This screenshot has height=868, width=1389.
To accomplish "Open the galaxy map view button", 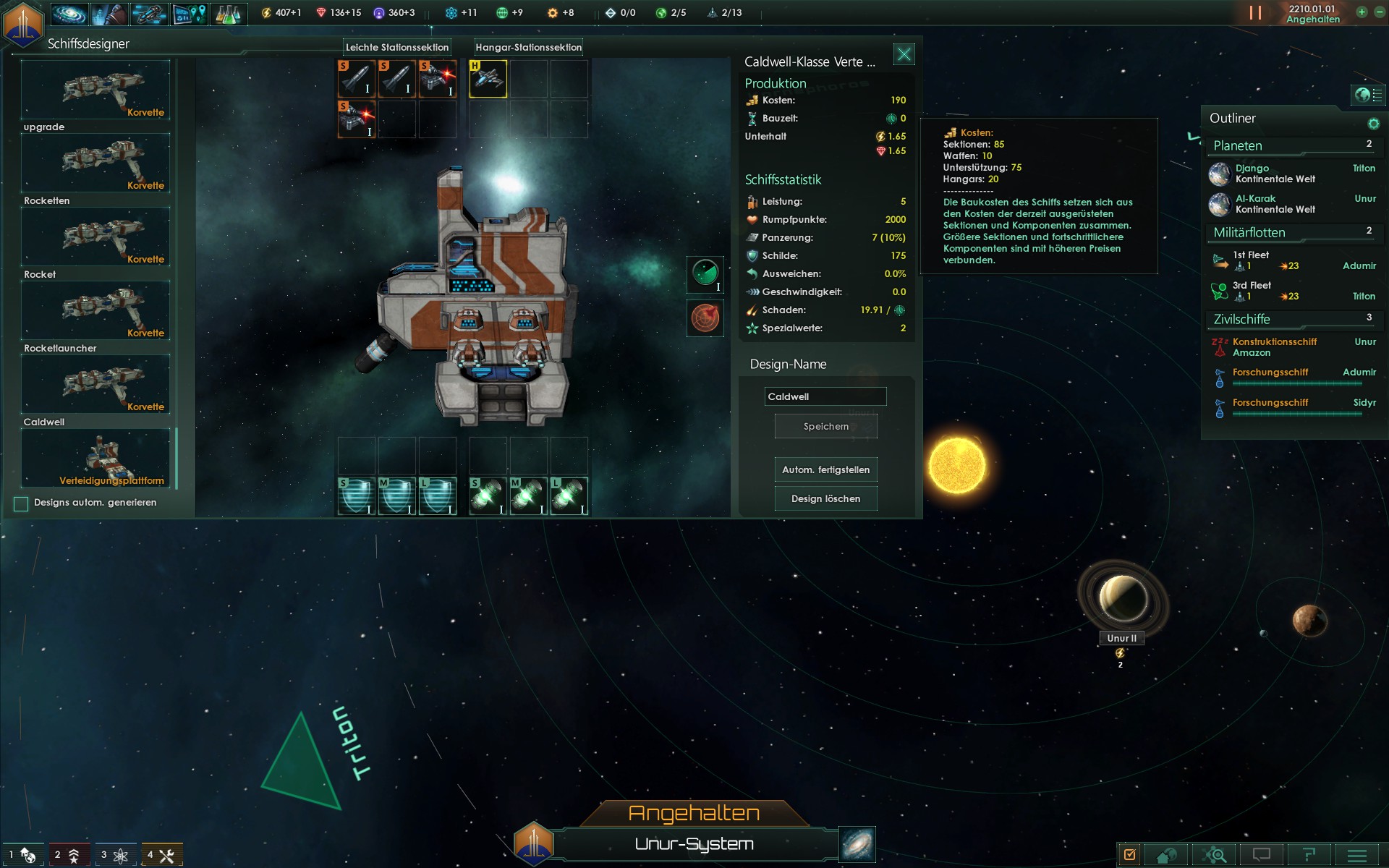I will click(x=857, y=844).
